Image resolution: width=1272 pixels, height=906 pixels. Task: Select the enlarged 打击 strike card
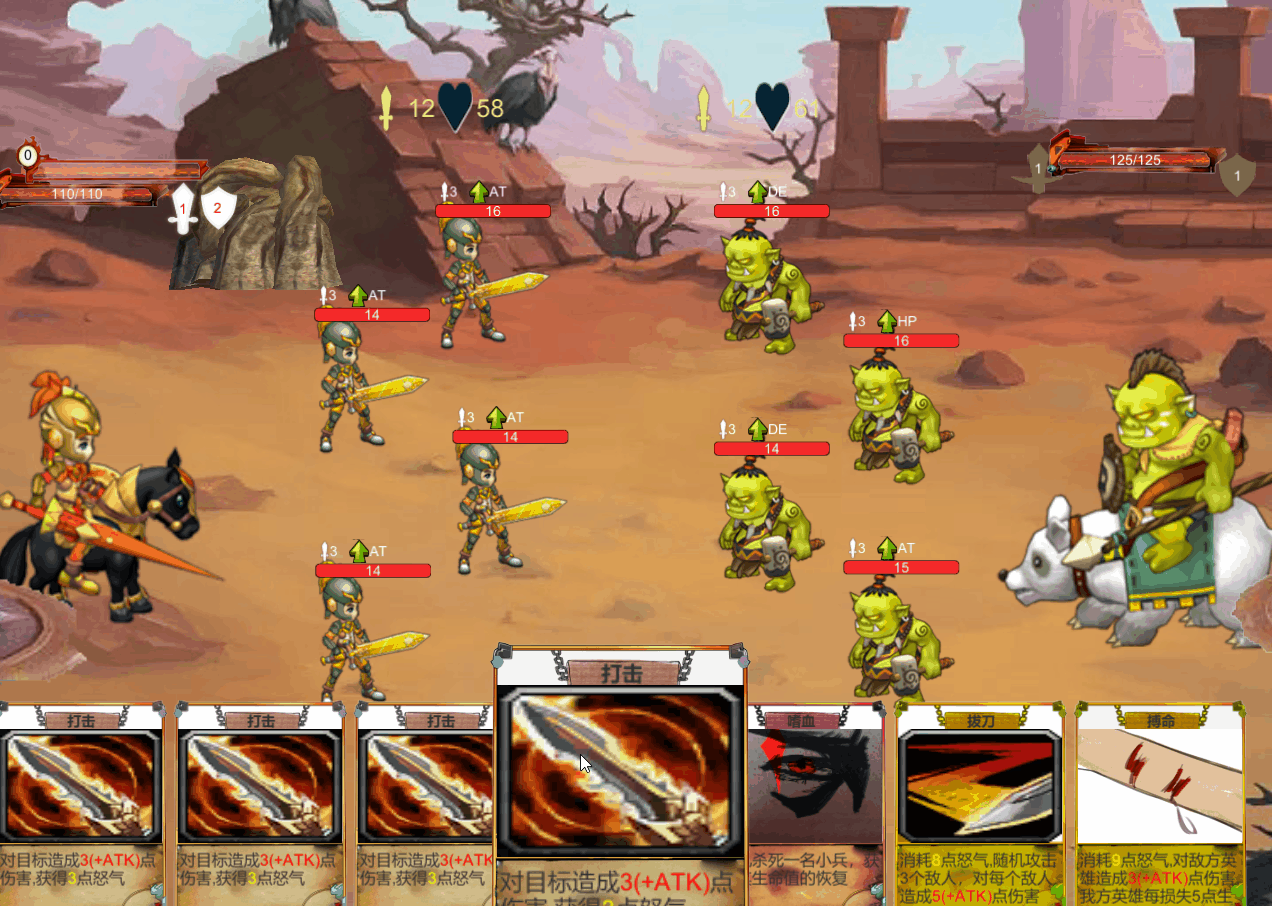point(620,770)
